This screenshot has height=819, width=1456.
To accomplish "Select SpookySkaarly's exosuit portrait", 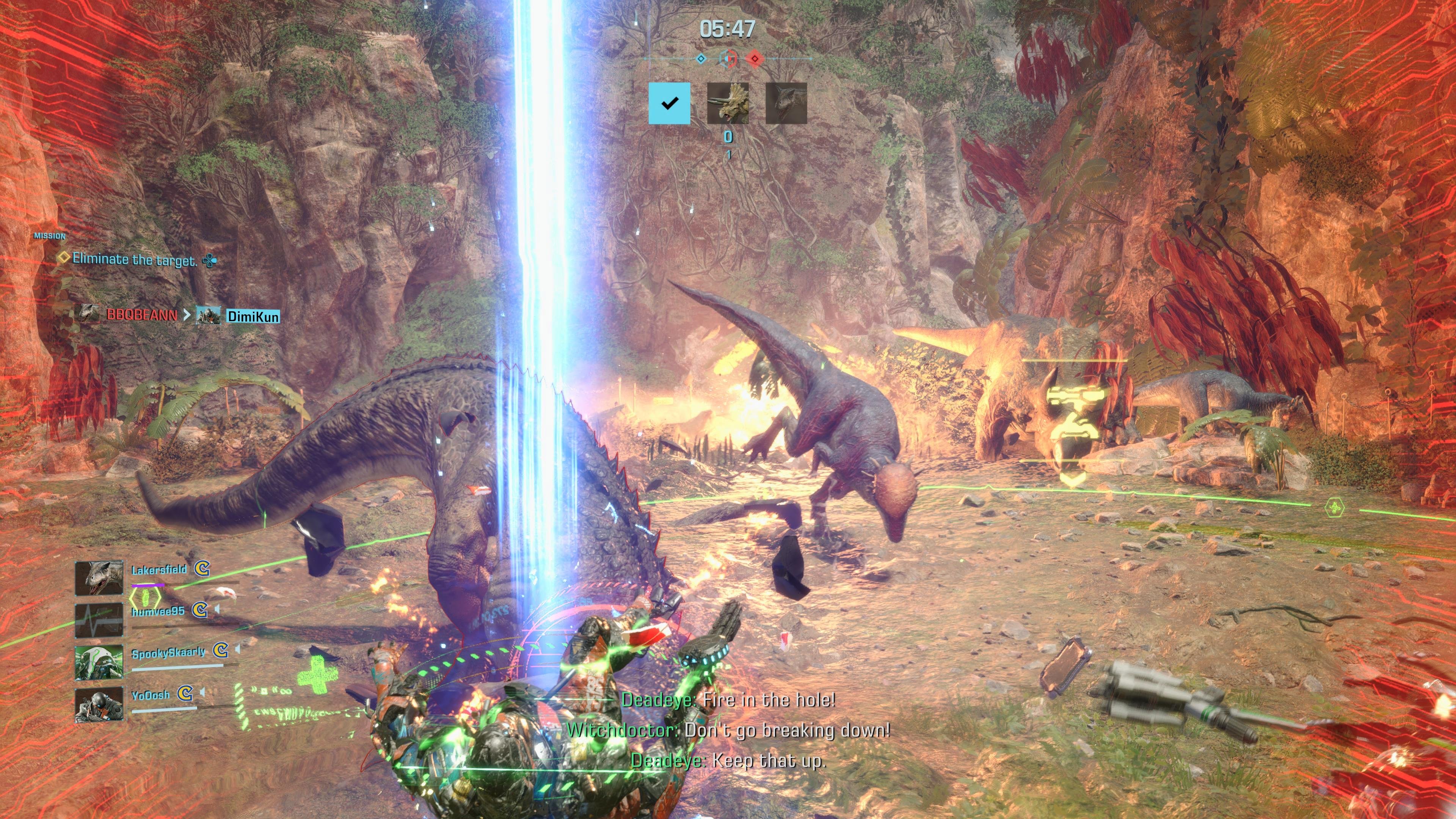I will [x=99, y=662].
